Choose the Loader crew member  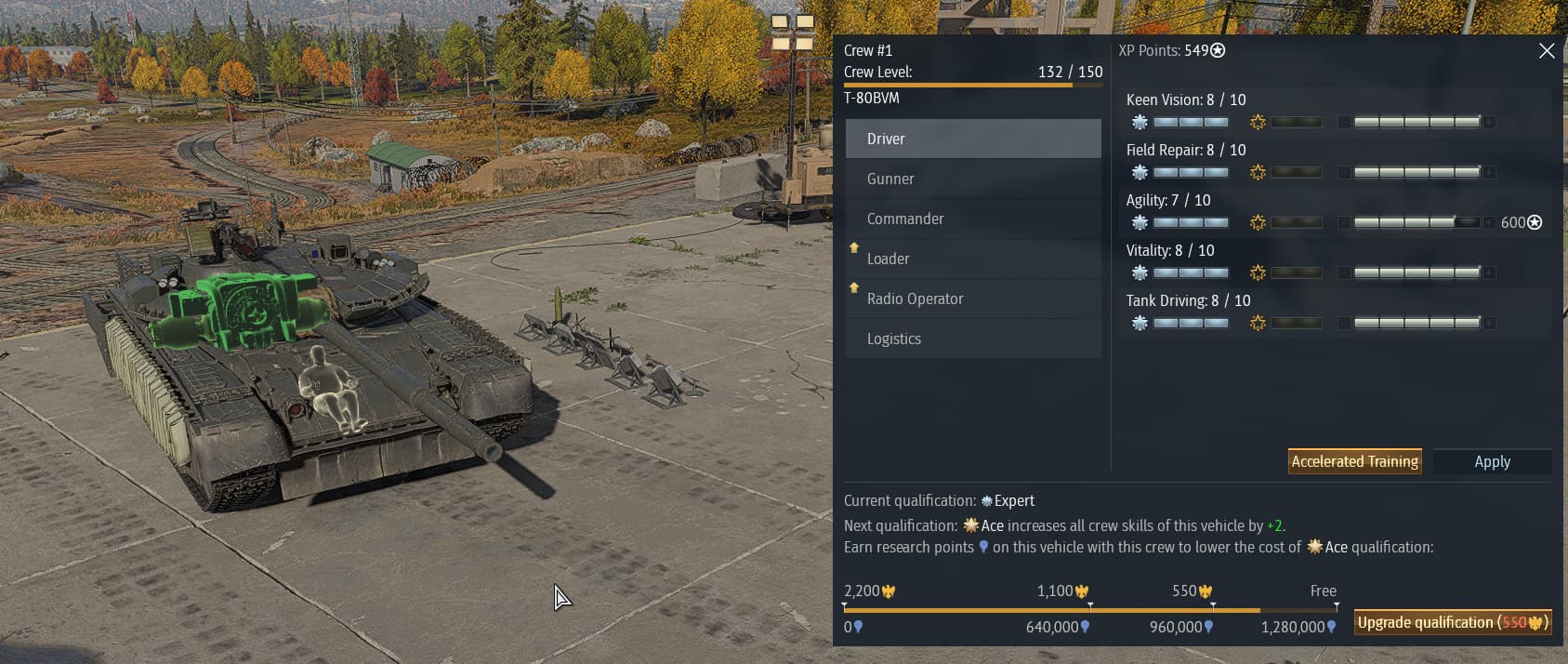973,259
